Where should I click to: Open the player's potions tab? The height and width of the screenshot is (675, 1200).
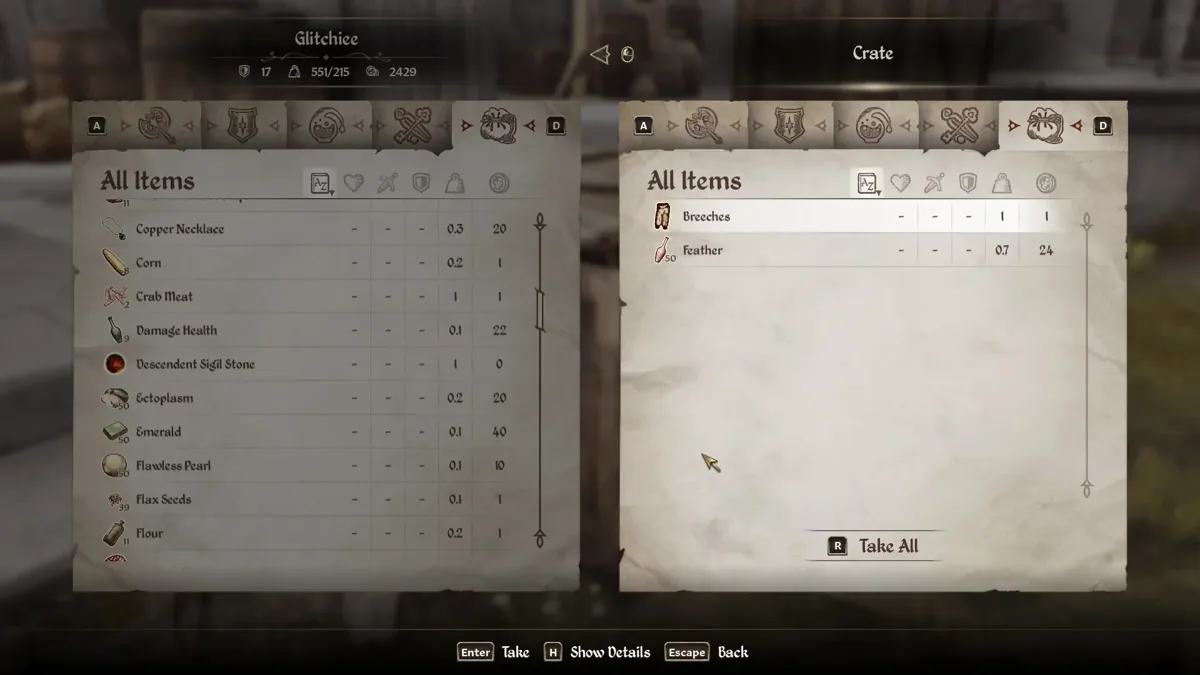[x=327, y=126]
